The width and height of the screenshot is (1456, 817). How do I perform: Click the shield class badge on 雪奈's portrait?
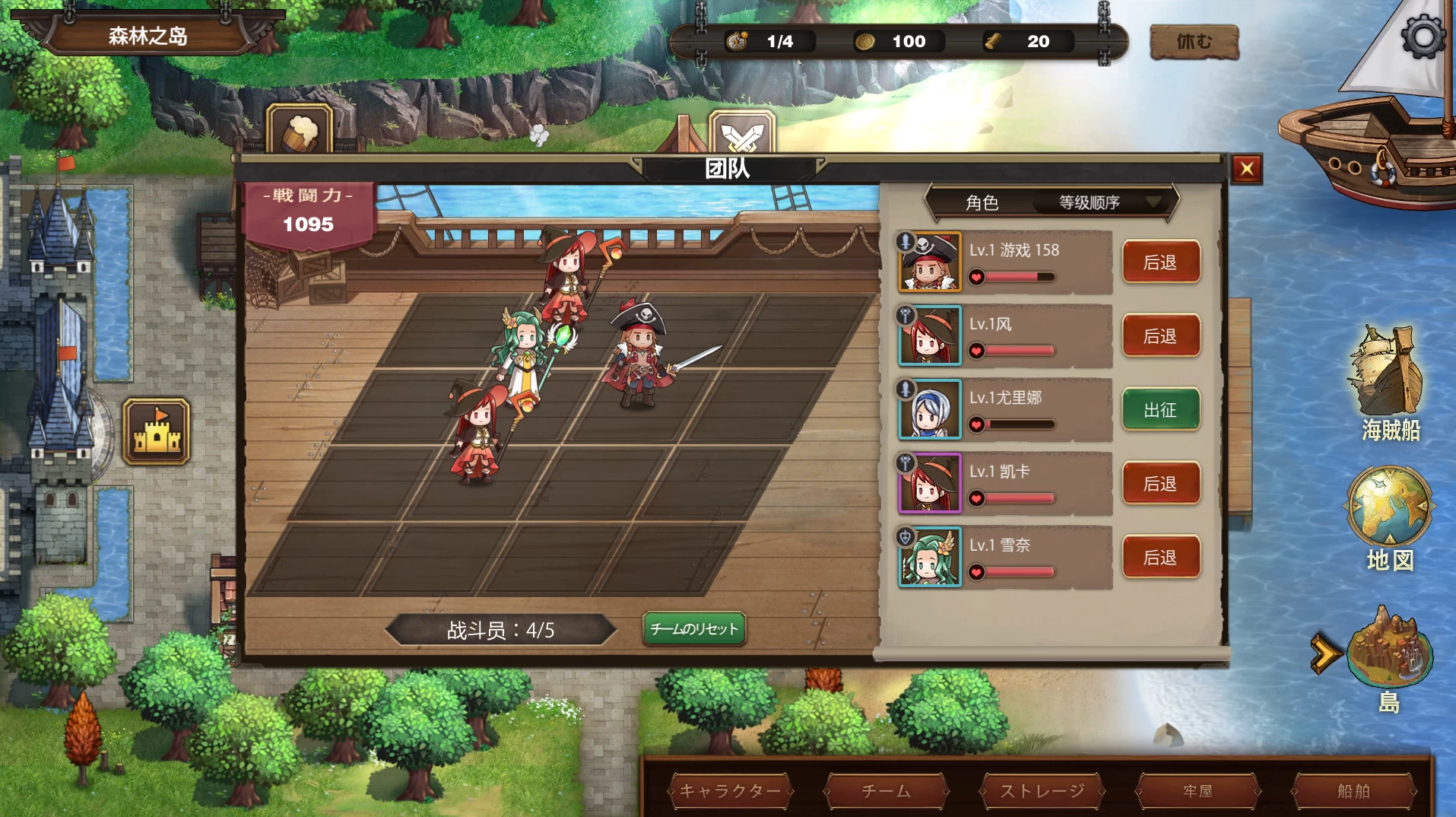point(907,538)
